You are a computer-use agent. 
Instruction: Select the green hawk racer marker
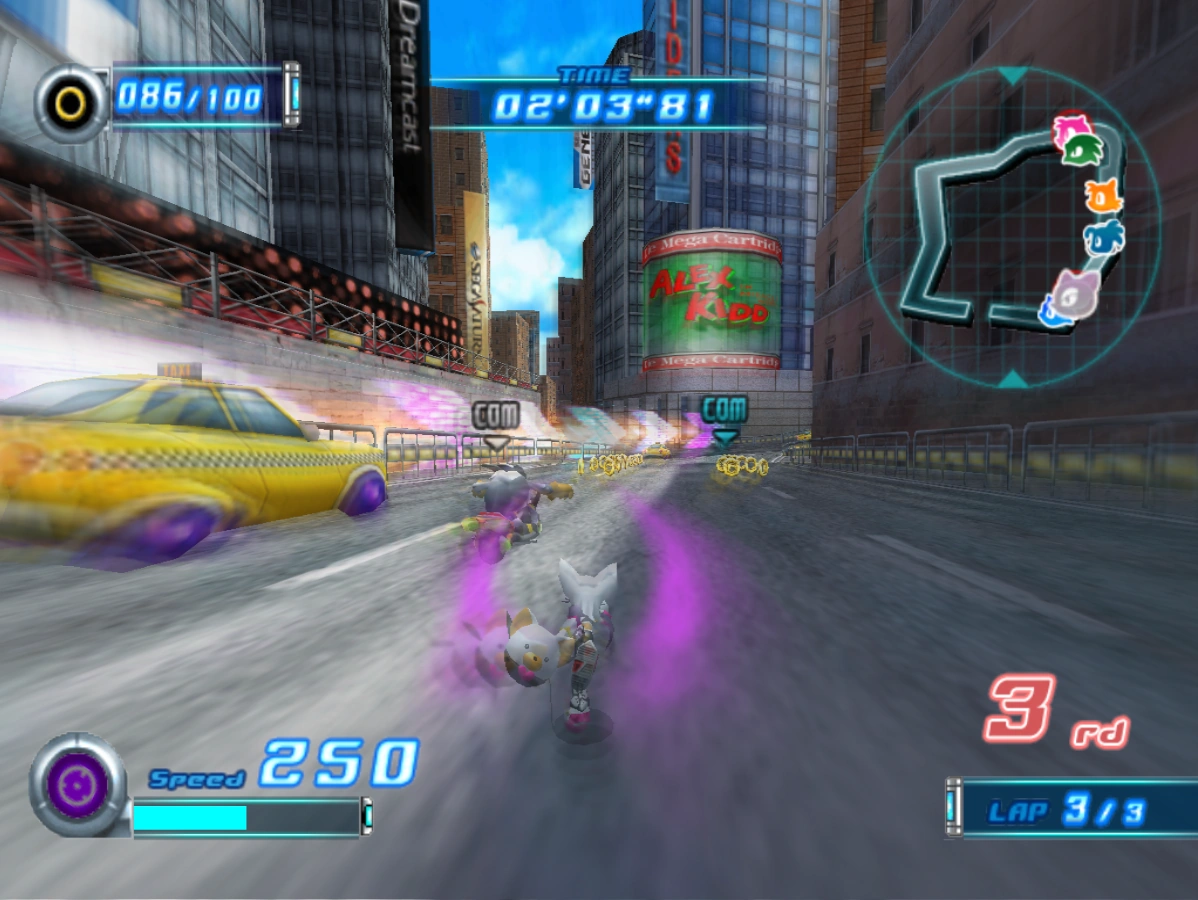pos(1083,150)
